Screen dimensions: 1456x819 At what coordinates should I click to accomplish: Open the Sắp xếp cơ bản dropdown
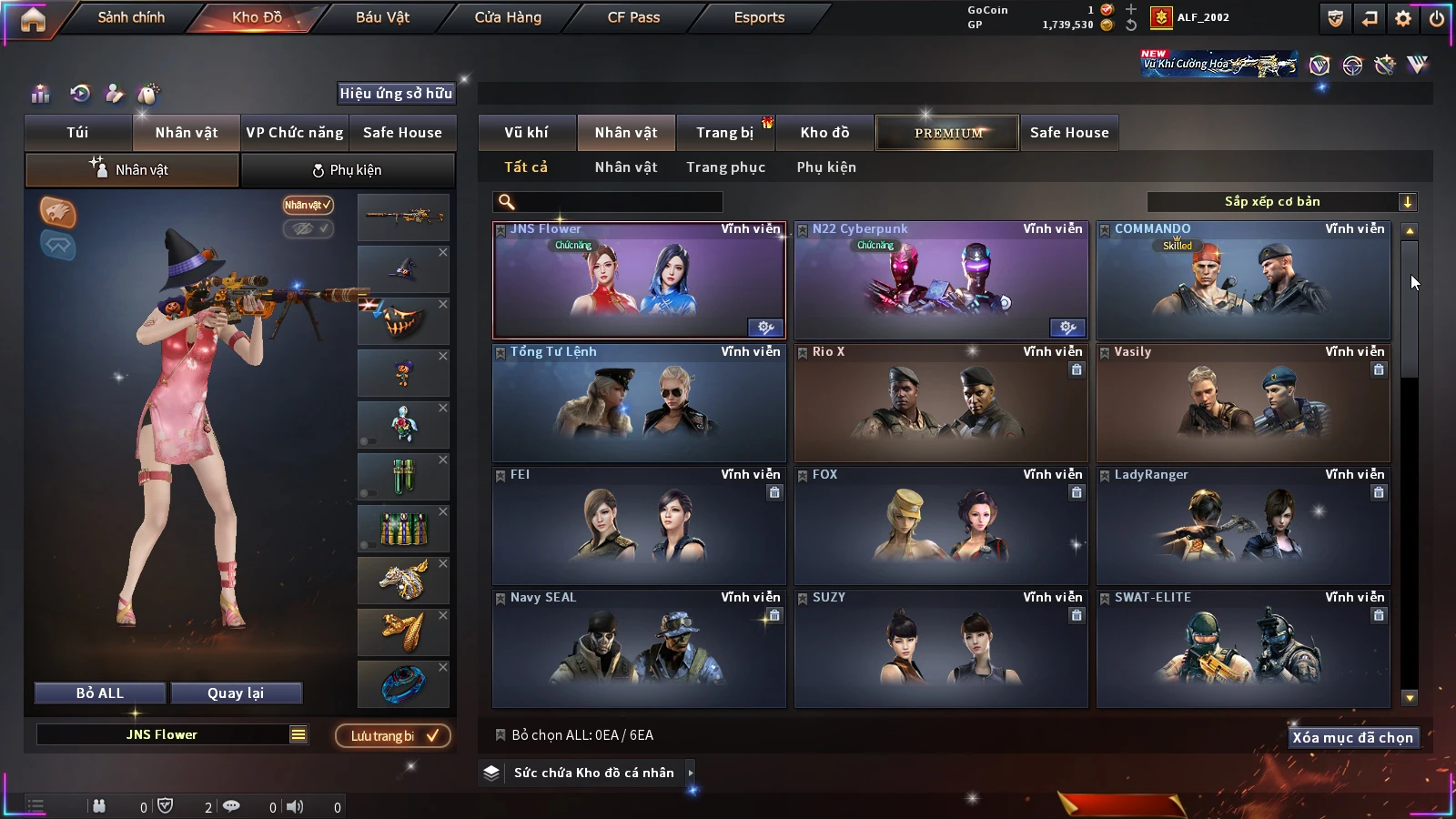1281,202
